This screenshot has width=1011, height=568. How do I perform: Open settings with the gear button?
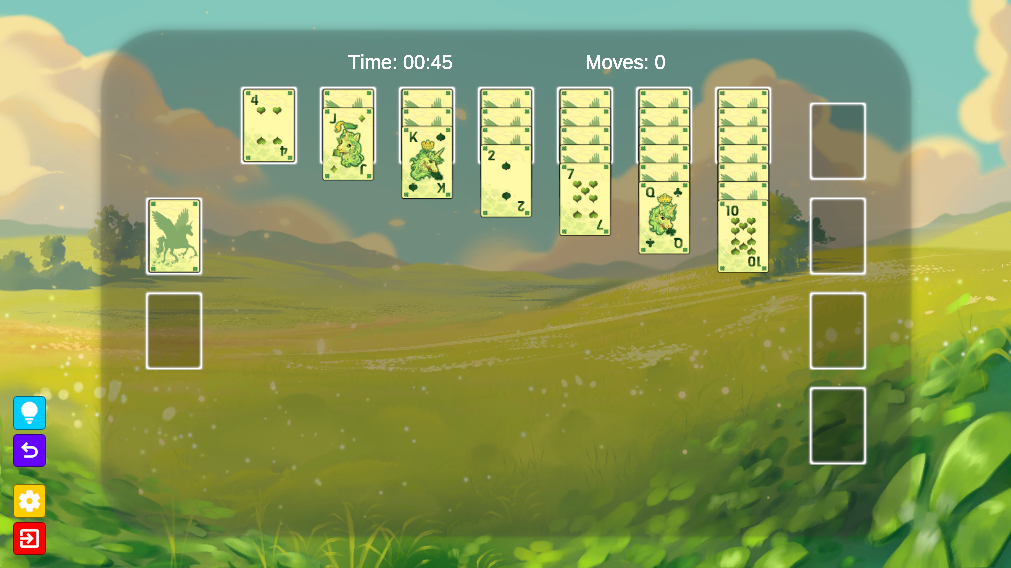pyautogui.click(x=29, y=501)
